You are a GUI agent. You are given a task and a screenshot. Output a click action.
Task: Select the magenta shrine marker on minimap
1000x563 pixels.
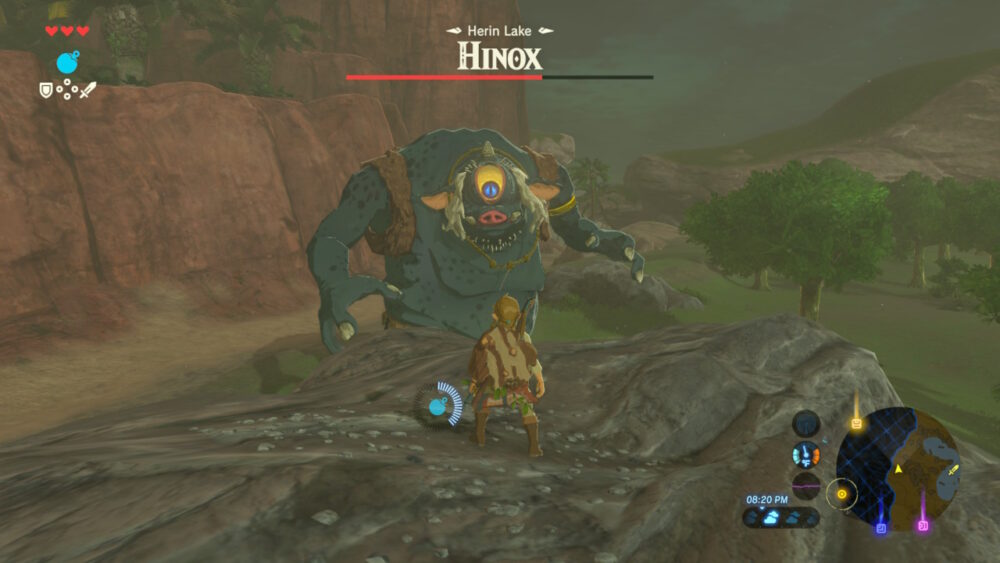tap(923, 526)
